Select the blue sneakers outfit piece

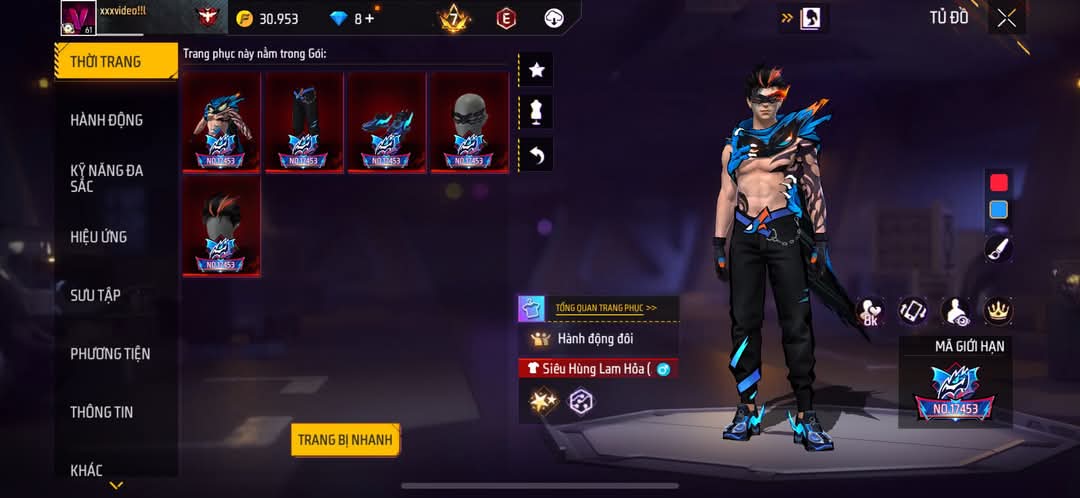coord(387,122)
